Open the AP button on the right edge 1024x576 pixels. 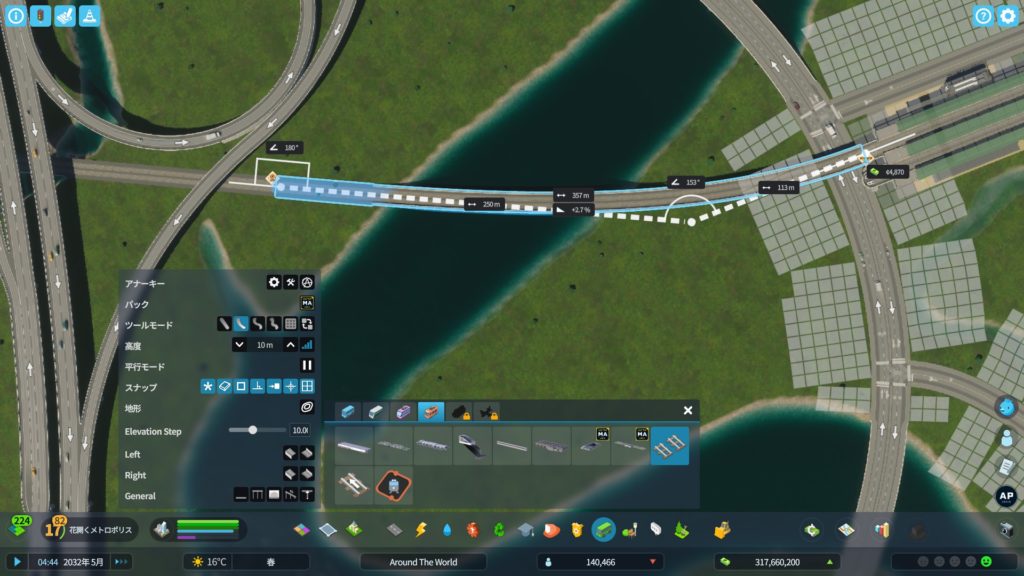tap(1007, 496)
